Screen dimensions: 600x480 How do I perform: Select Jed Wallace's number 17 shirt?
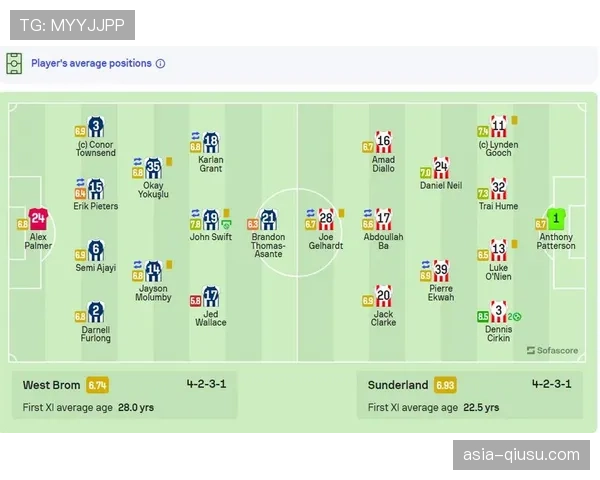(211, 296)
